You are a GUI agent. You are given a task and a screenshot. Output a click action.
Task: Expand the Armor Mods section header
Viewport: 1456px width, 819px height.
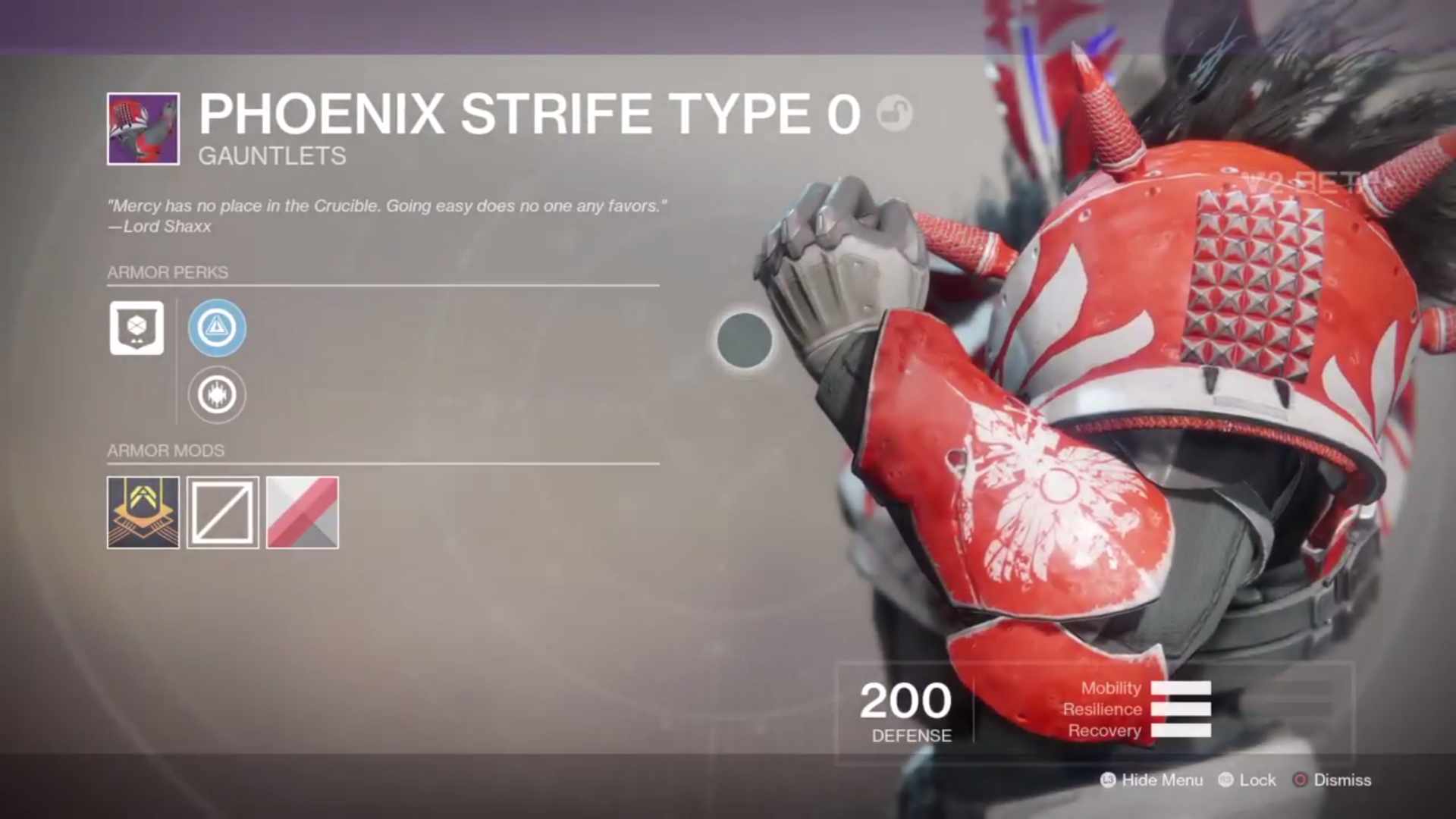(167, 450)
